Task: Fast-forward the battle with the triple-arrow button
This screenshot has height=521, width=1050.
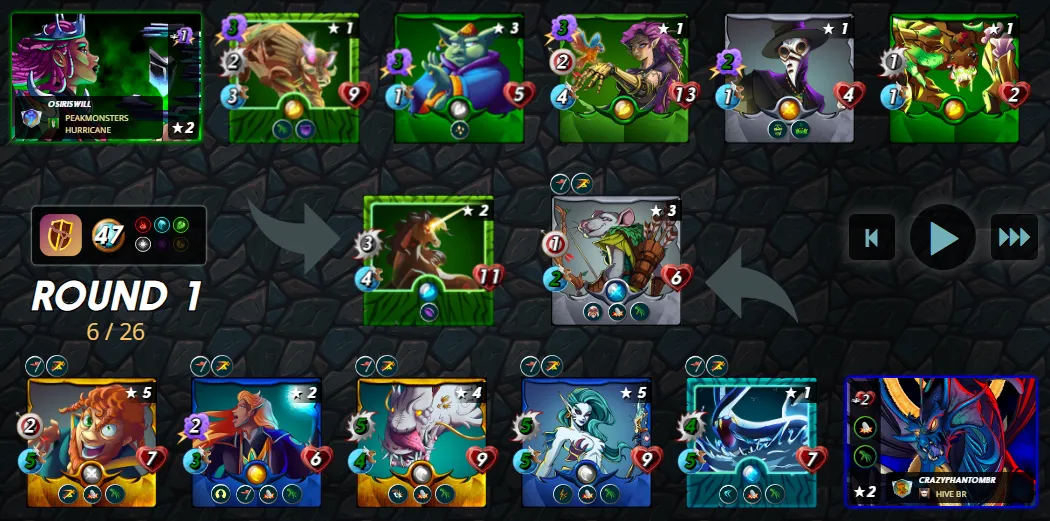Action: pos(1014,237)
